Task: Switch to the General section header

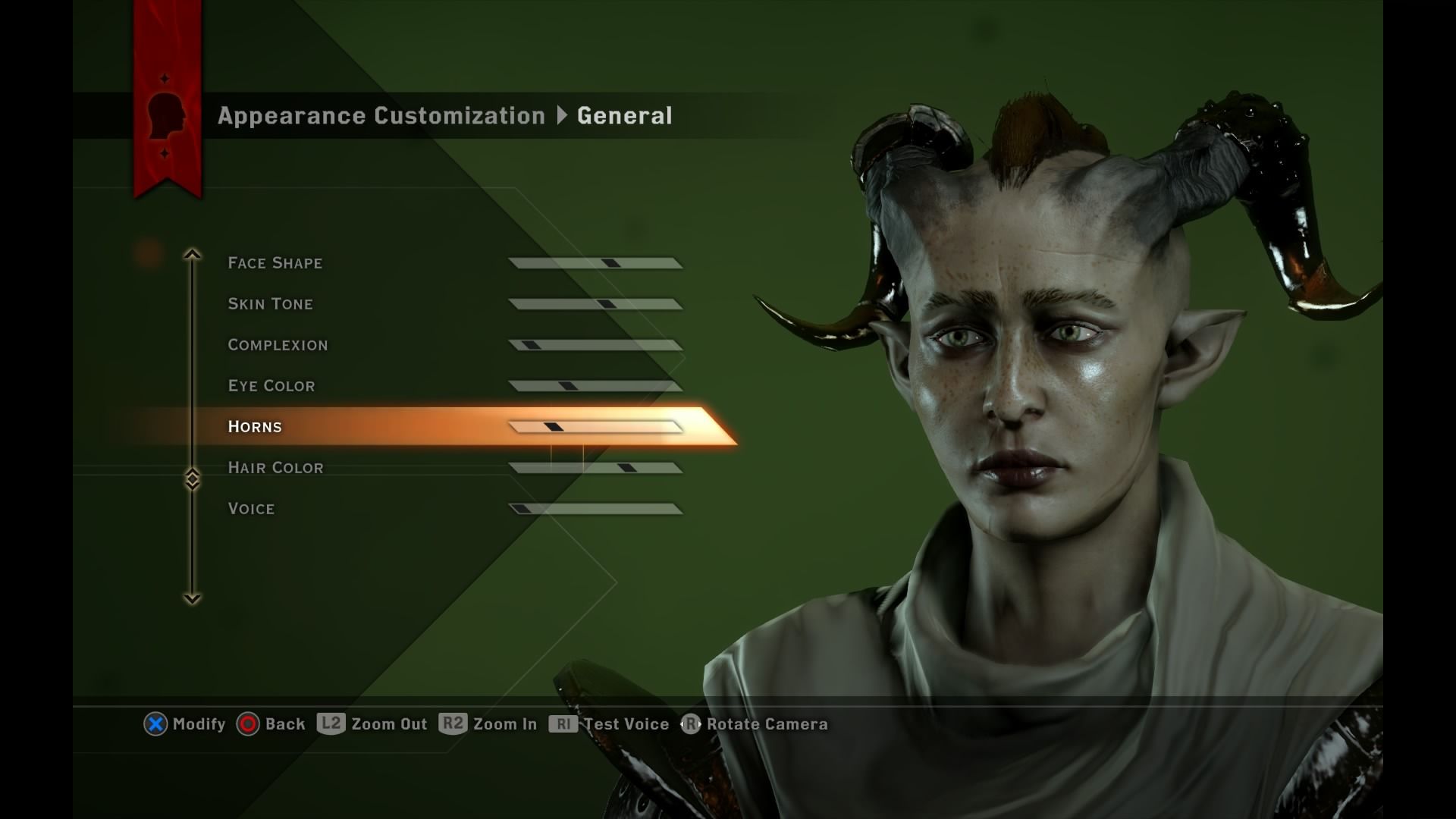Action: [x=624, y=115]
